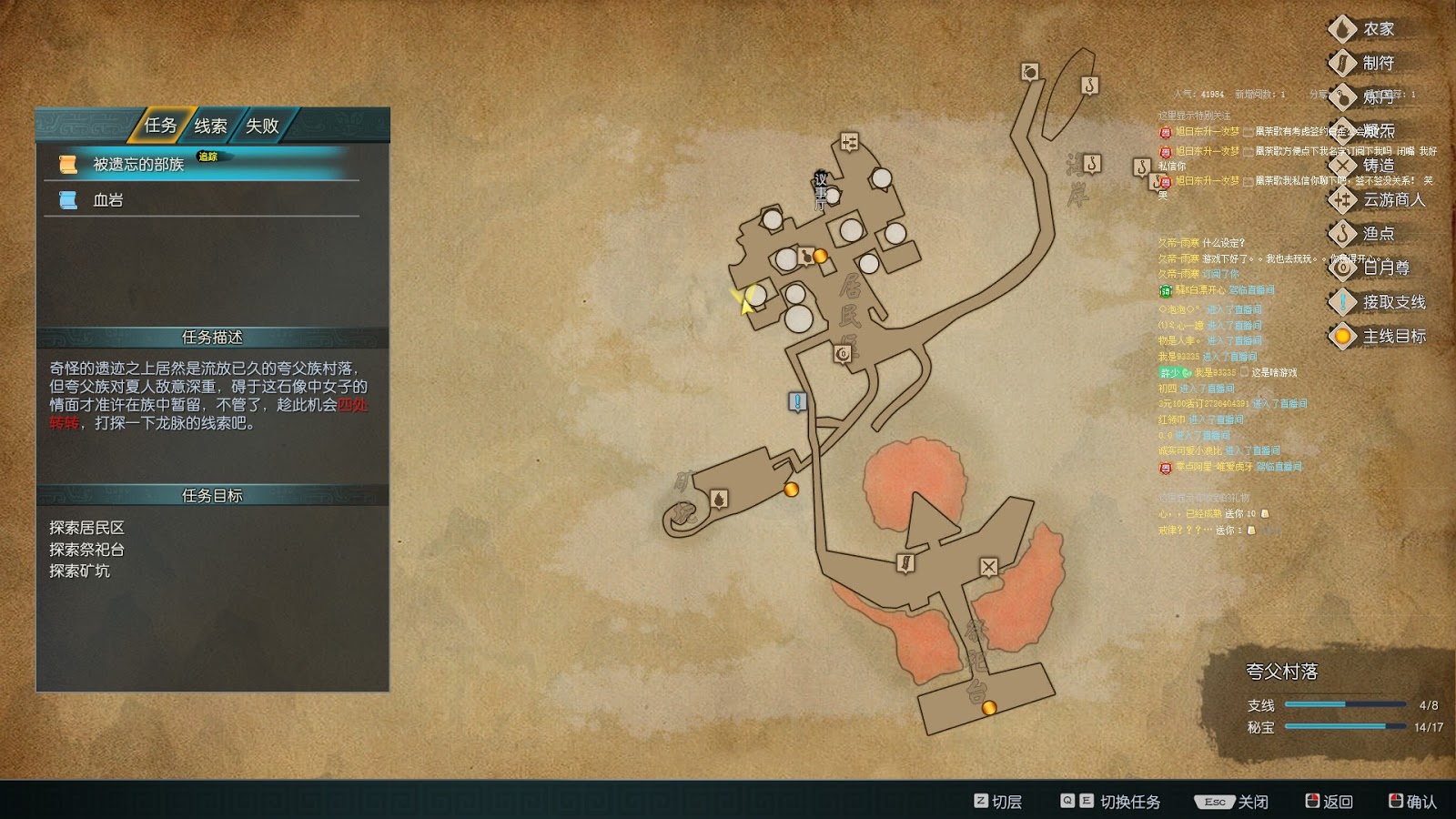Click the orange objective marker at 祭祀台
The image size is (1456, 819).
(989, 707)
